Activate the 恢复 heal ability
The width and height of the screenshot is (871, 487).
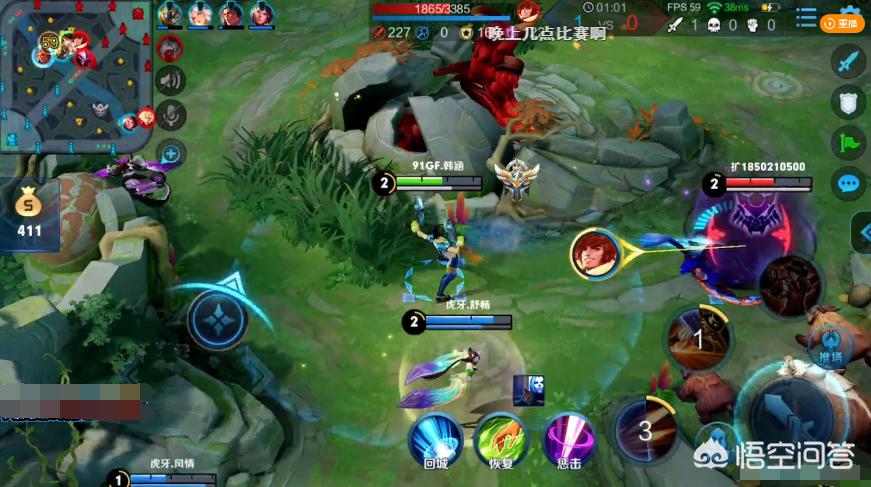click(x=501, y=438)
